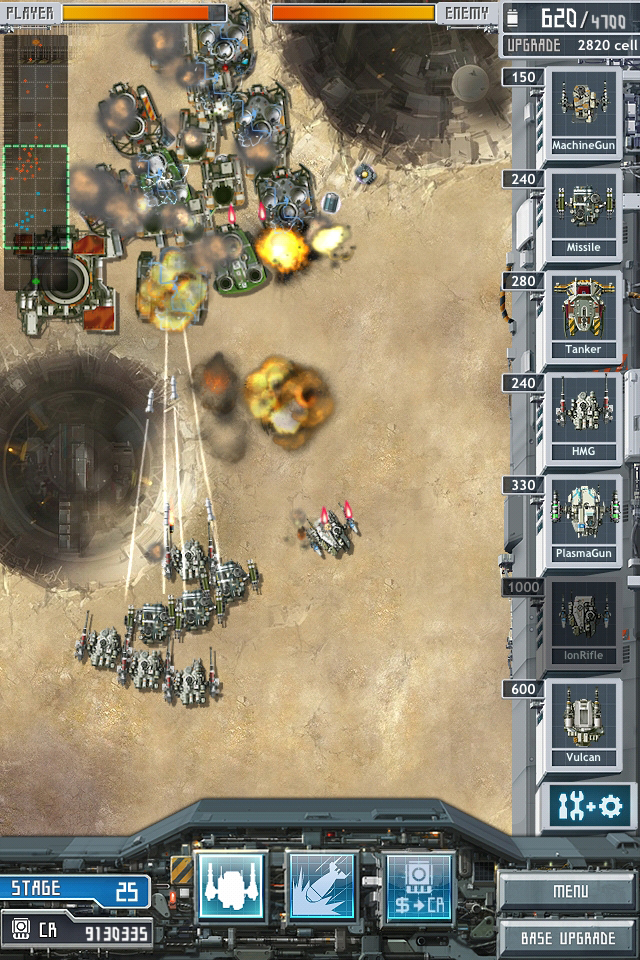The height and width of the screenshot is (960, 640).
Task: Use the cash-to-CR conversion ability
Action: click(419, 887)
